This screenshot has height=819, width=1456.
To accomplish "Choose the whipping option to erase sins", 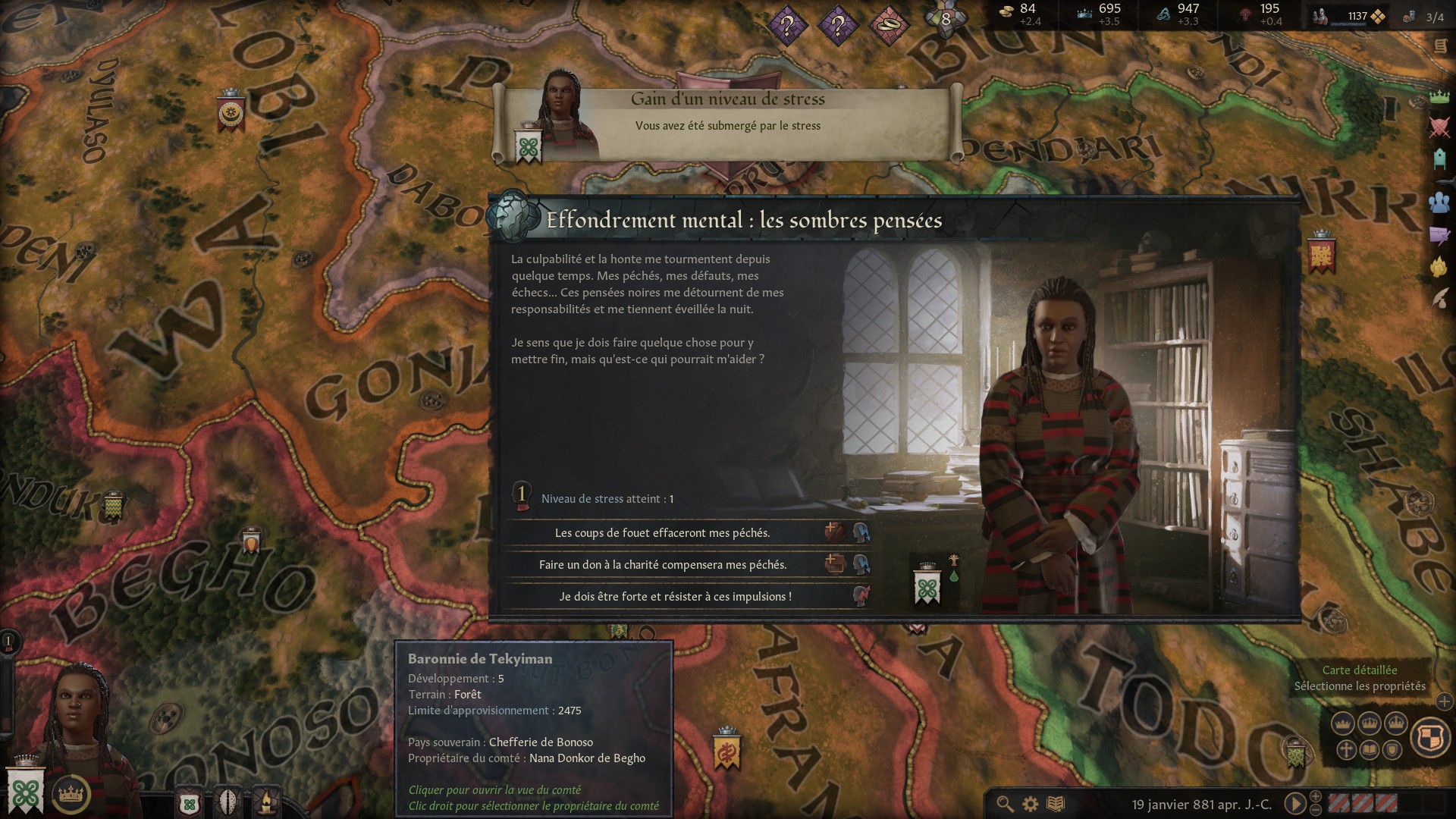I will click(662, 533).
